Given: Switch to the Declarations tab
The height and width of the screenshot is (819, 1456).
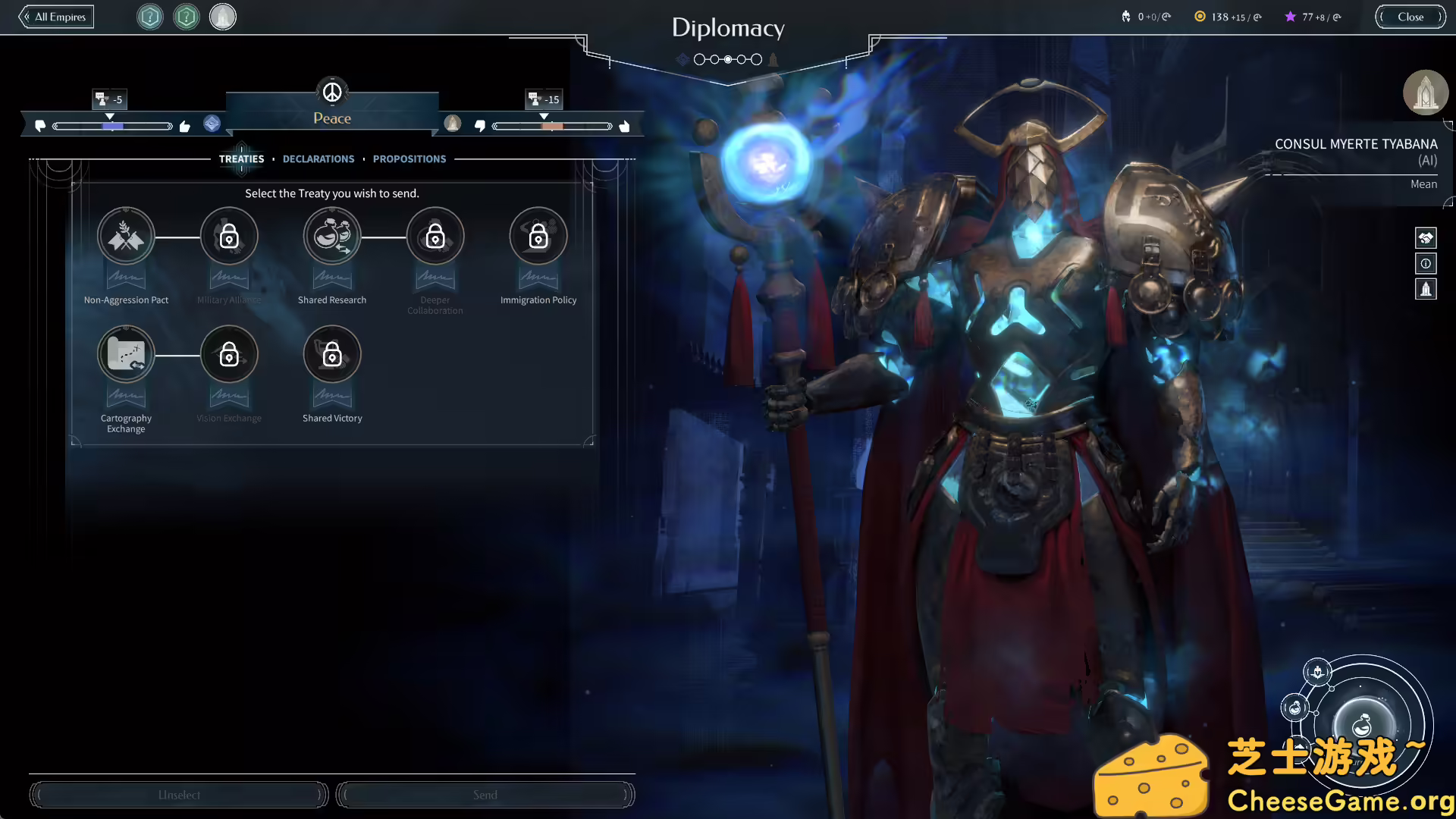Looking at the screenshot, I should pos(318,158).
